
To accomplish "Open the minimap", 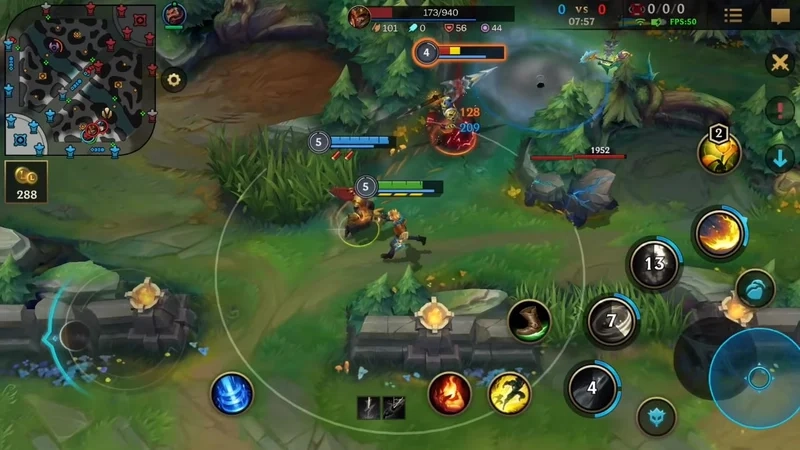I will click(80, 80).
